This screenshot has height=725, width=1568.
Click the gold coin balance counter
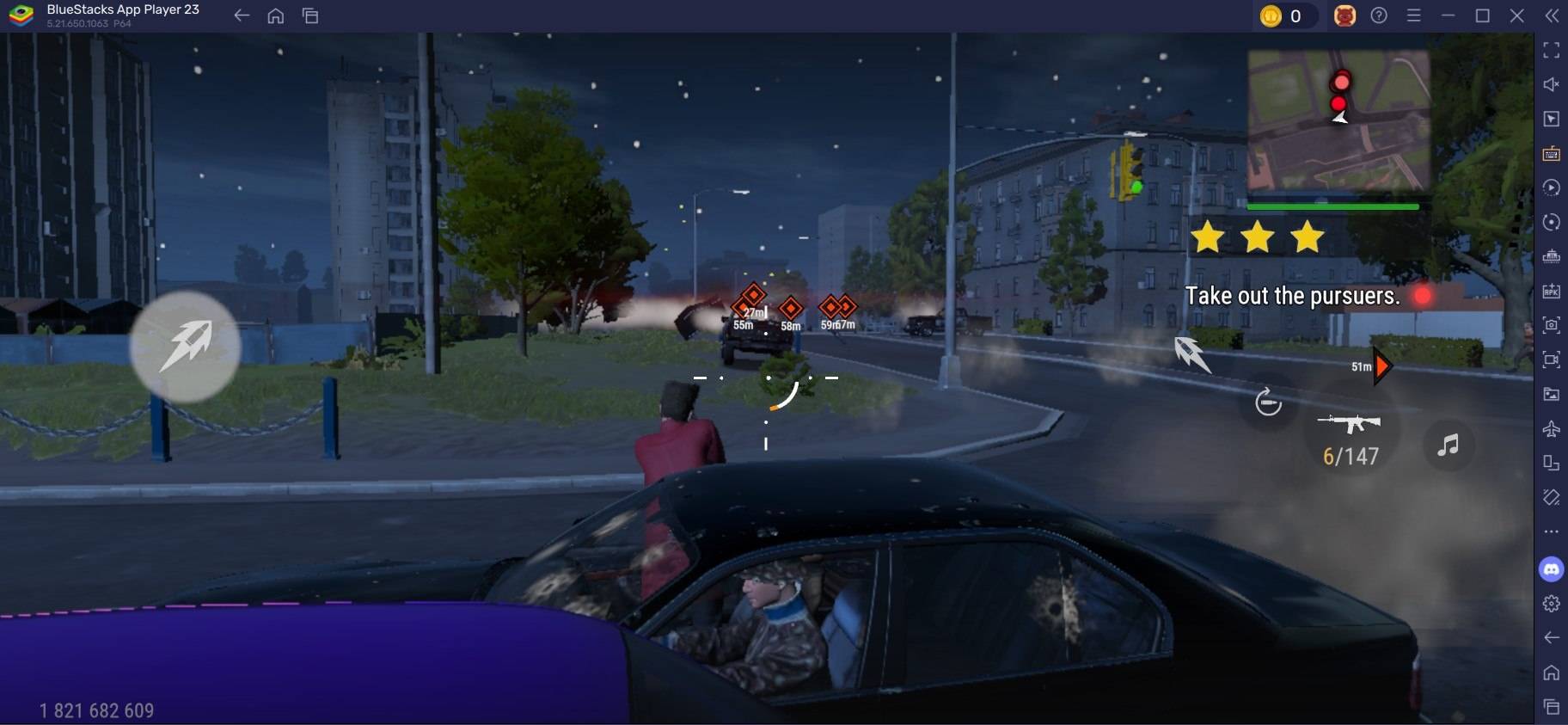pos(1287,15)
